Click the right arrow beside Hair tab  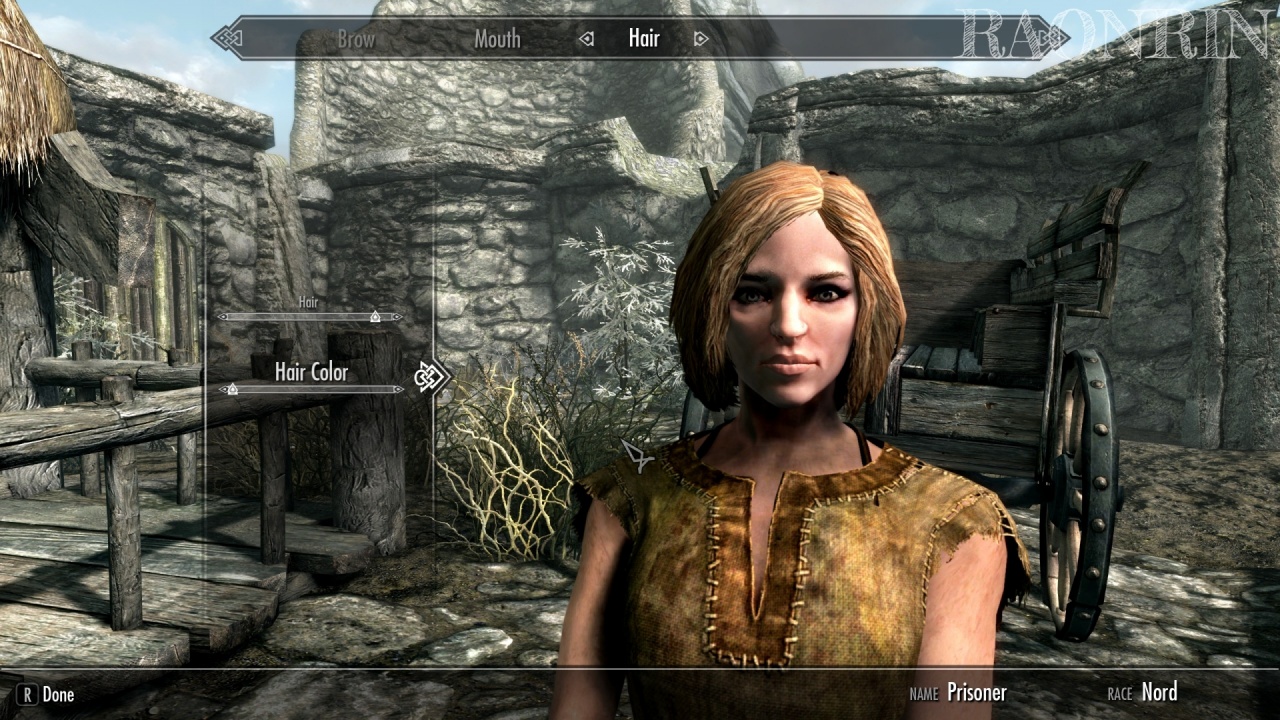pyautogui.click(x=701, y=39)
